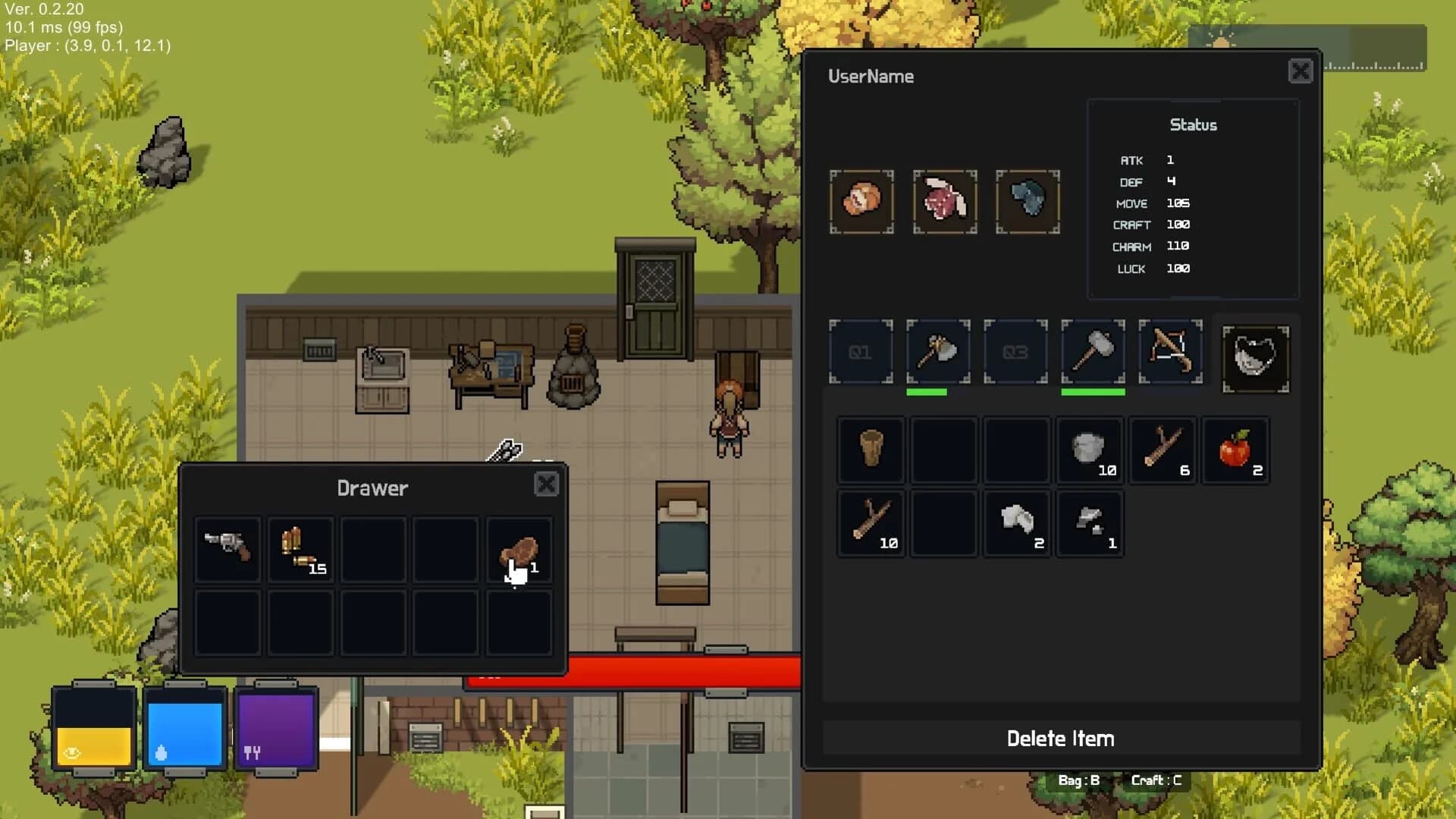Click the equipped head gear slot
This screenshot has height=819, width=1456.
coord(861,201)
